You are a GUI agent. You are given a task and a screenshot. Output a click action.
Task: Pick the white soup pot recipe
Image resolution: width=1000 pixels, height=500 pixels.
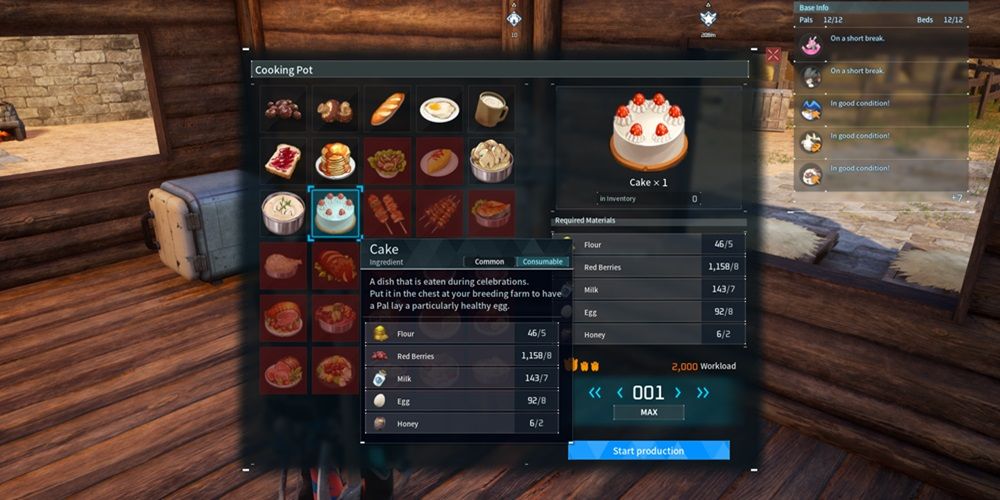pos(283,213)
